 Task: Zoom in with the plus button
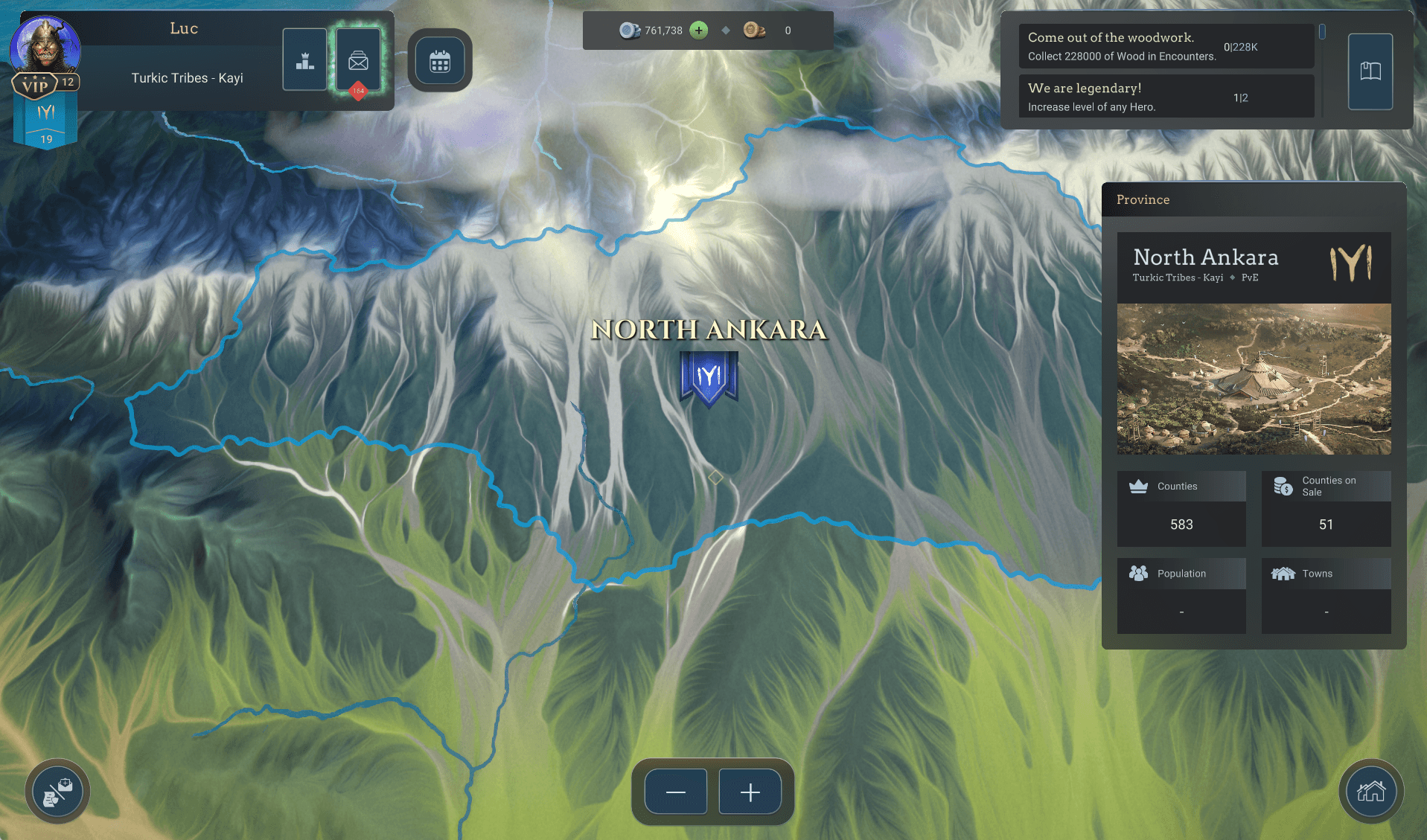(x=750, y=792)
